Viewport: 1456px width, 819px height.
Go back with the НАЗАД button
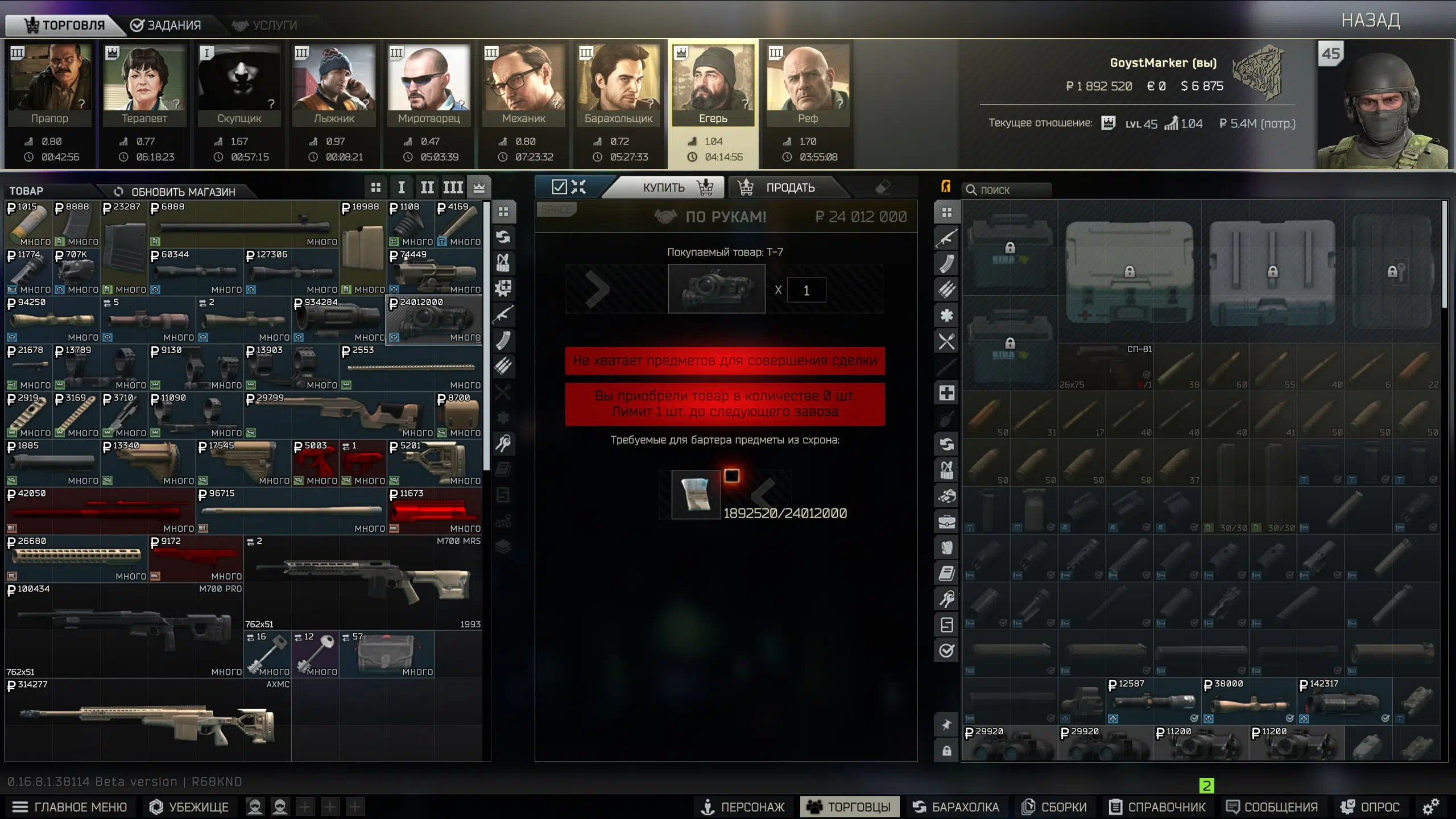point(1370,20)
